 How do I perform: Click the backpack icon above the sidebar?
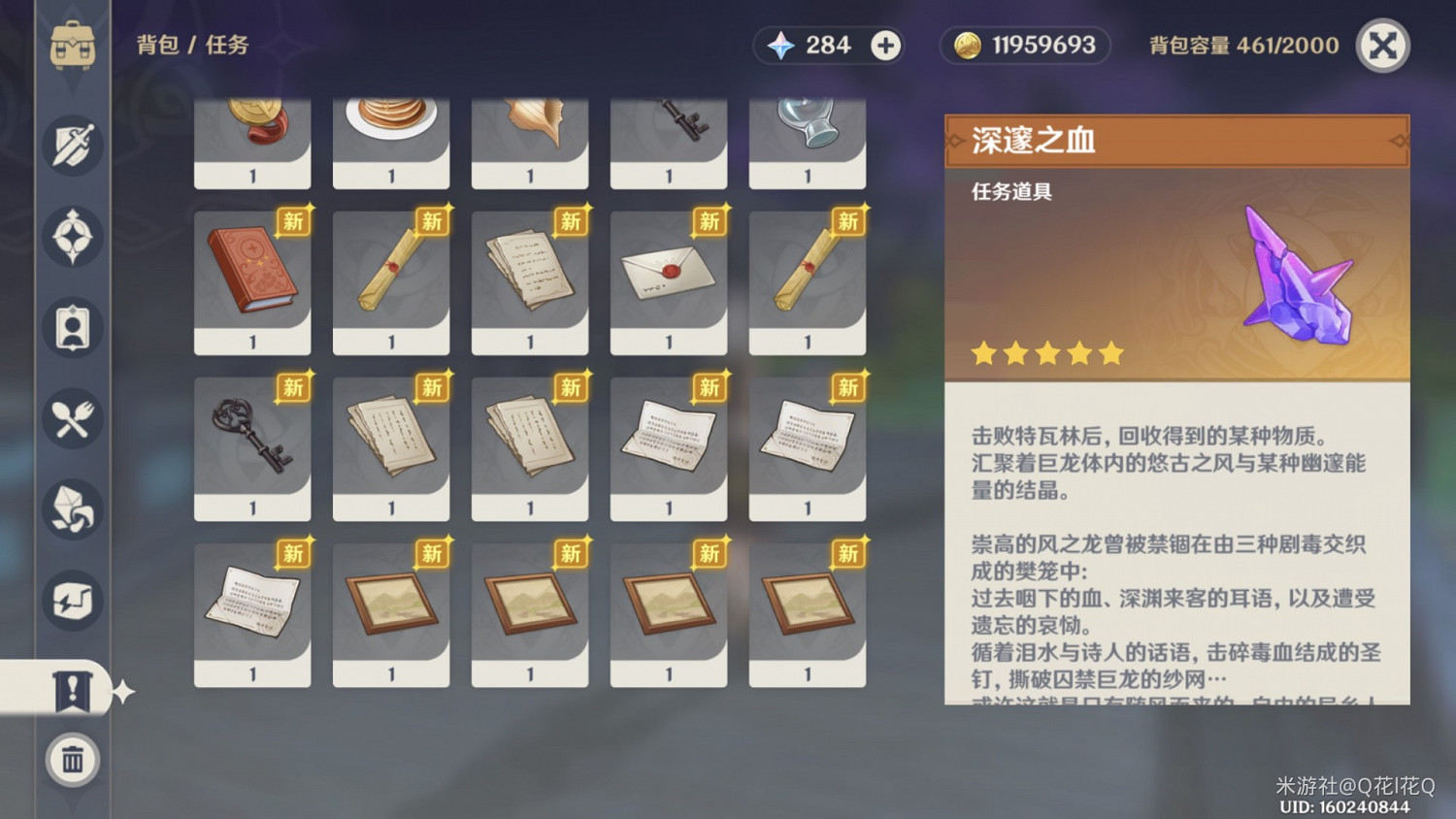71,44
